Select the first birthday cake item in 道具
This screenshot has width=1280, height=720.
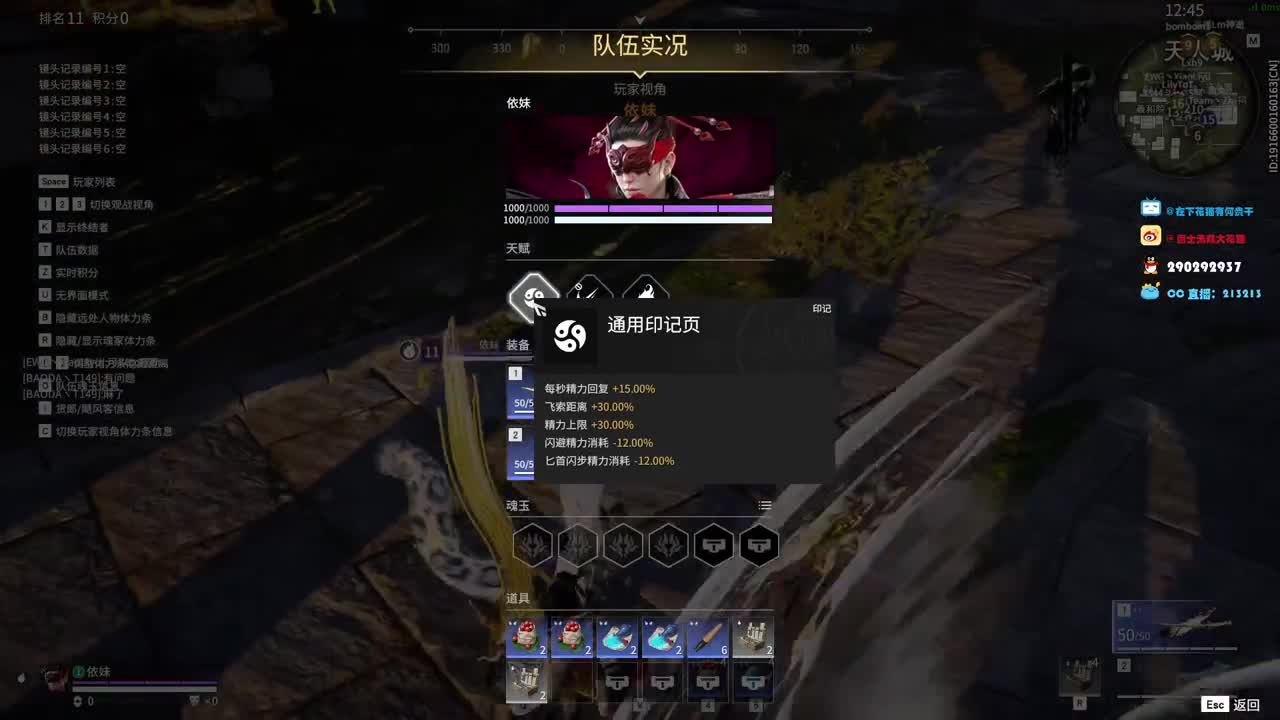coord(527,638)
